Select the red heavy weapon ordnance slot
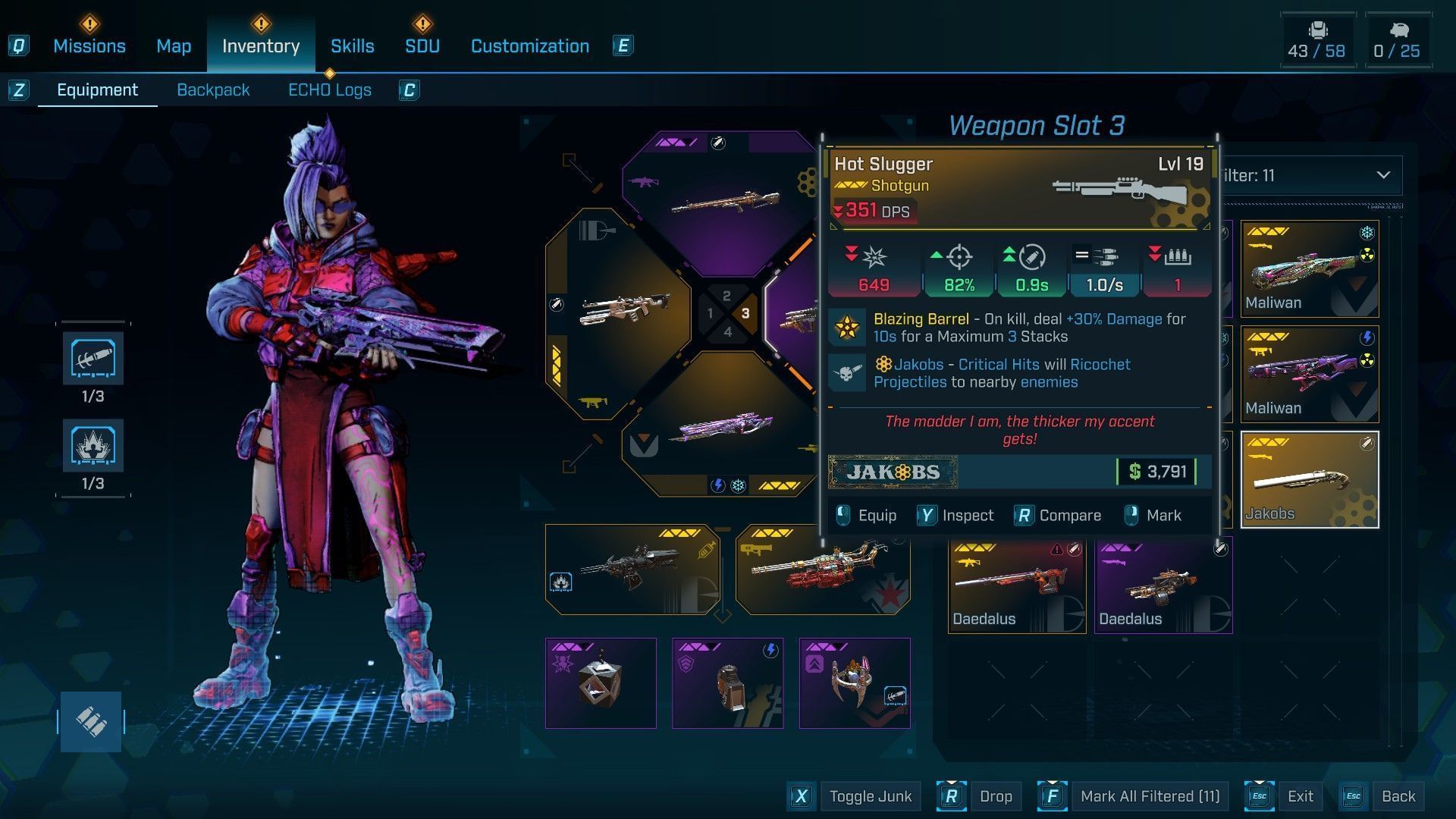 tap(823, 570)
